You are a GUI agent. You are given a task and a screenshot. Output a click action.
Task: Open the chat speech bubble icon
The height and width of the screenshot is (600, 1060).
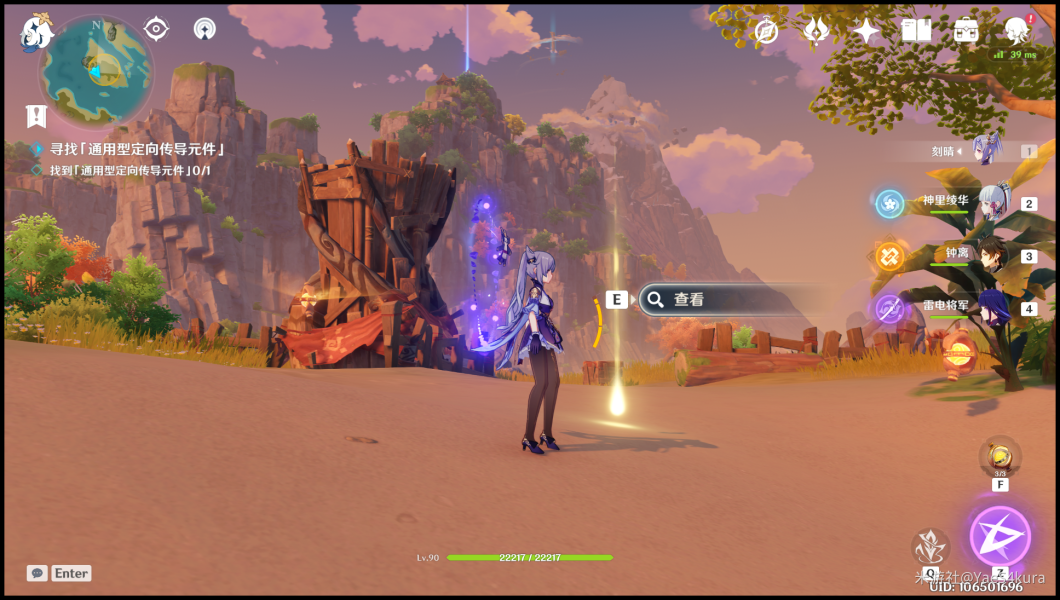coord(38,573)
